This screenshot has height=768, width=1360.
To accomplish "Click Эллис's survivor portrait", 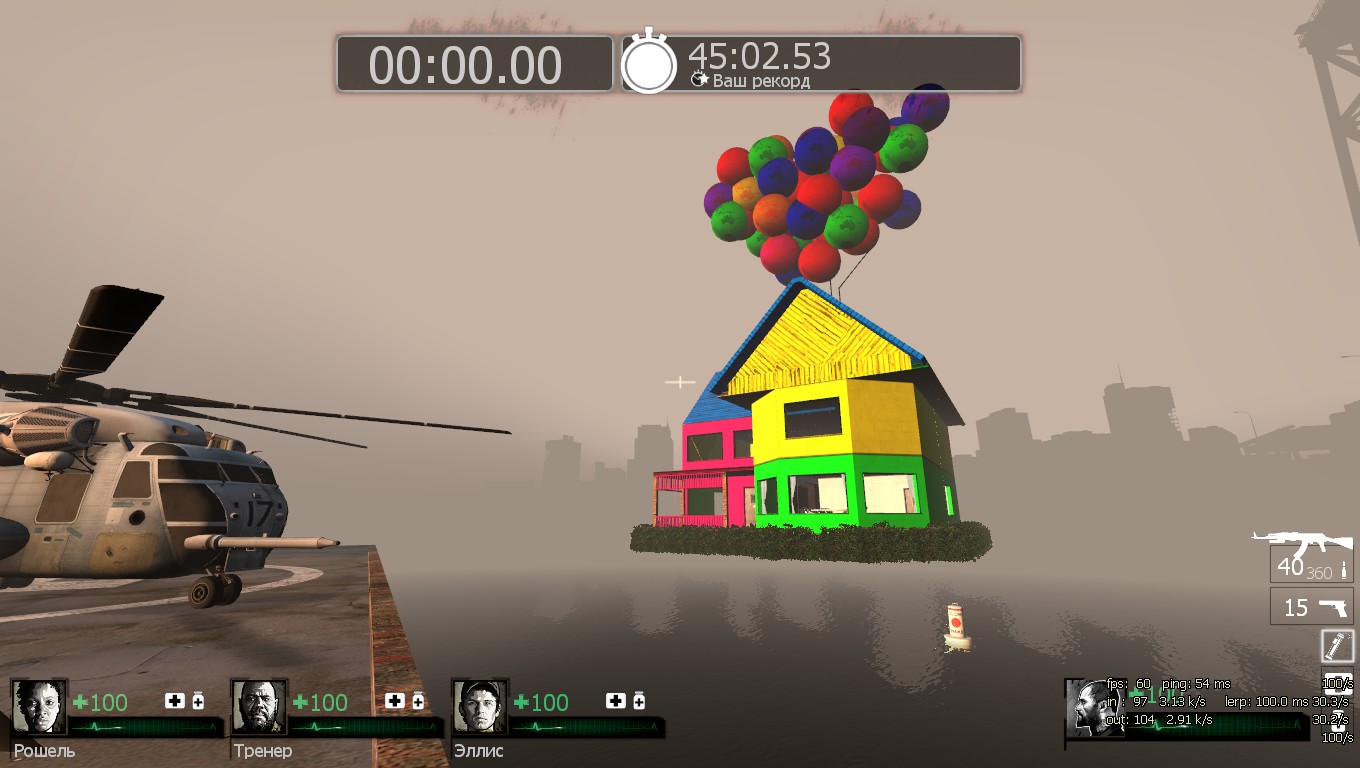I will click(x=480, y=707).
